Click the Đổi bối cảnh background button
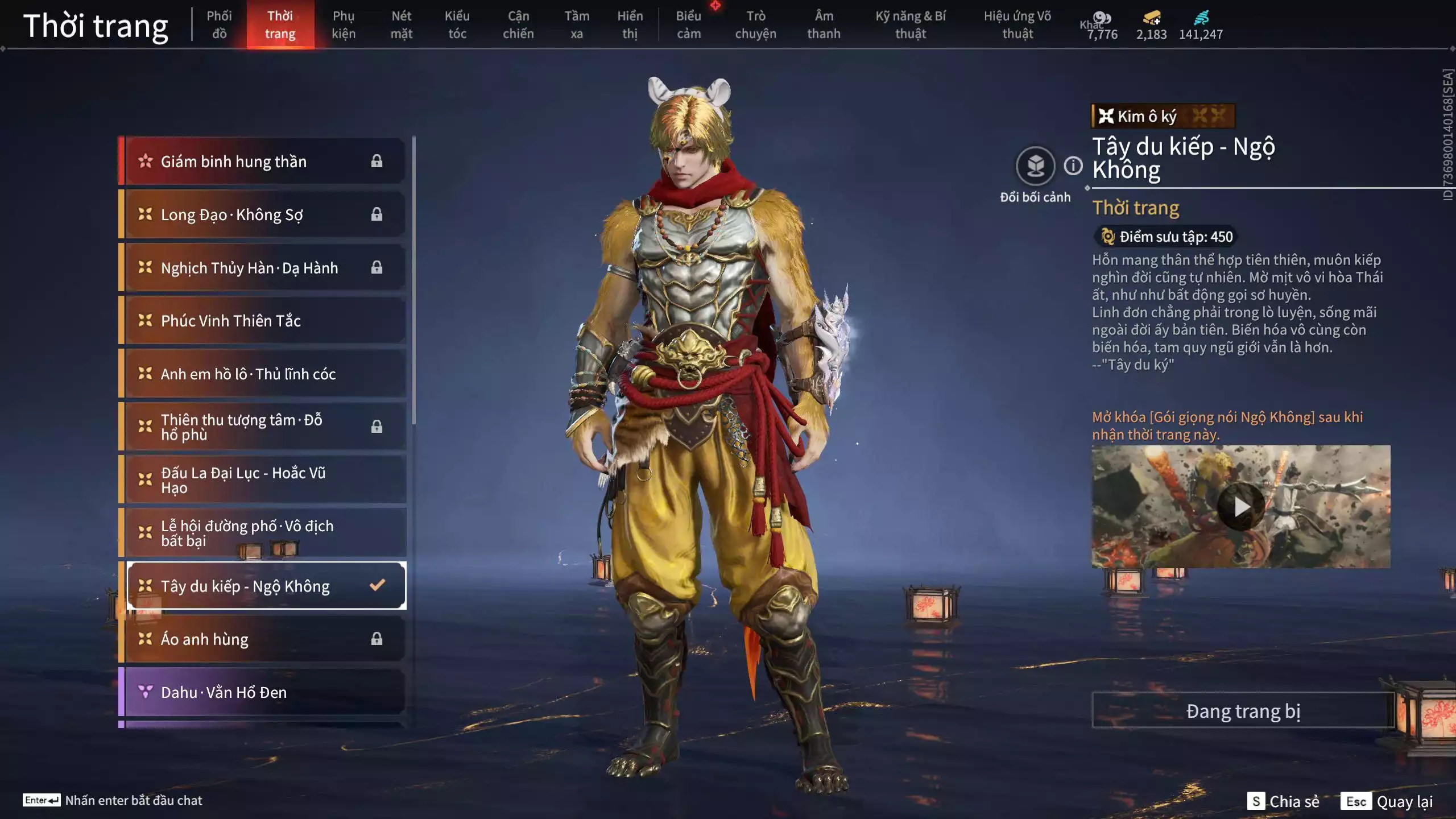Image resolution: width=1456 pixels, height=819 pixels. (x=1035, y=166)
